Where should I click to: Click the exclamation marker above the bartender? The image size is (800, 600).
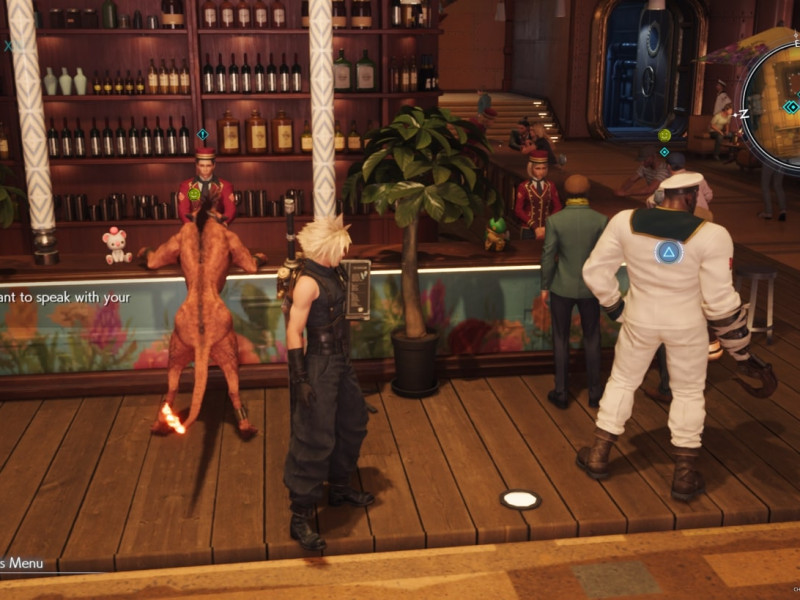click(202, 133)
